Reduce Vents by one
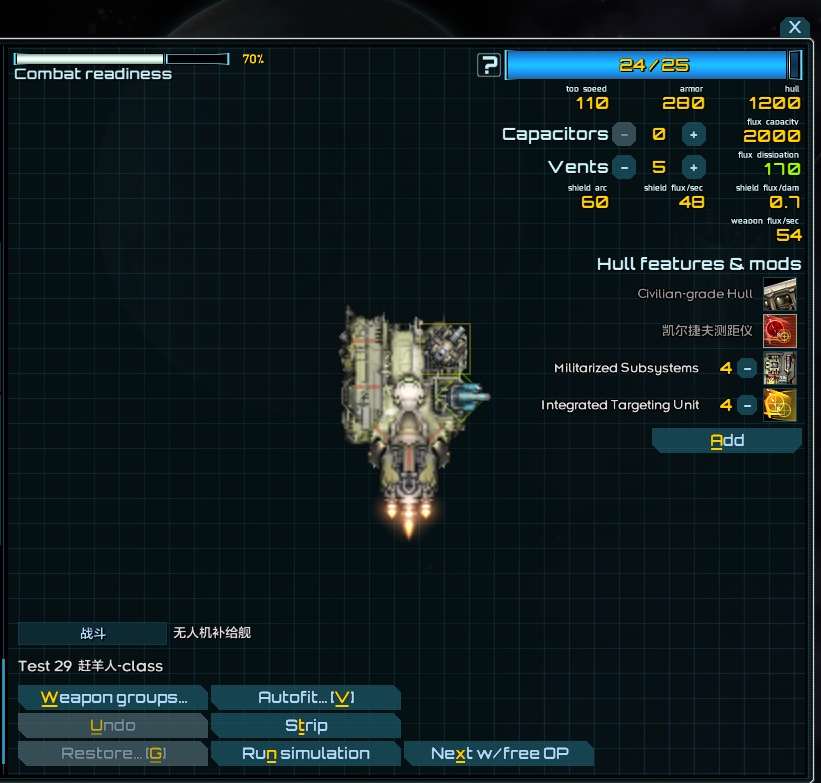 (624, 167)
